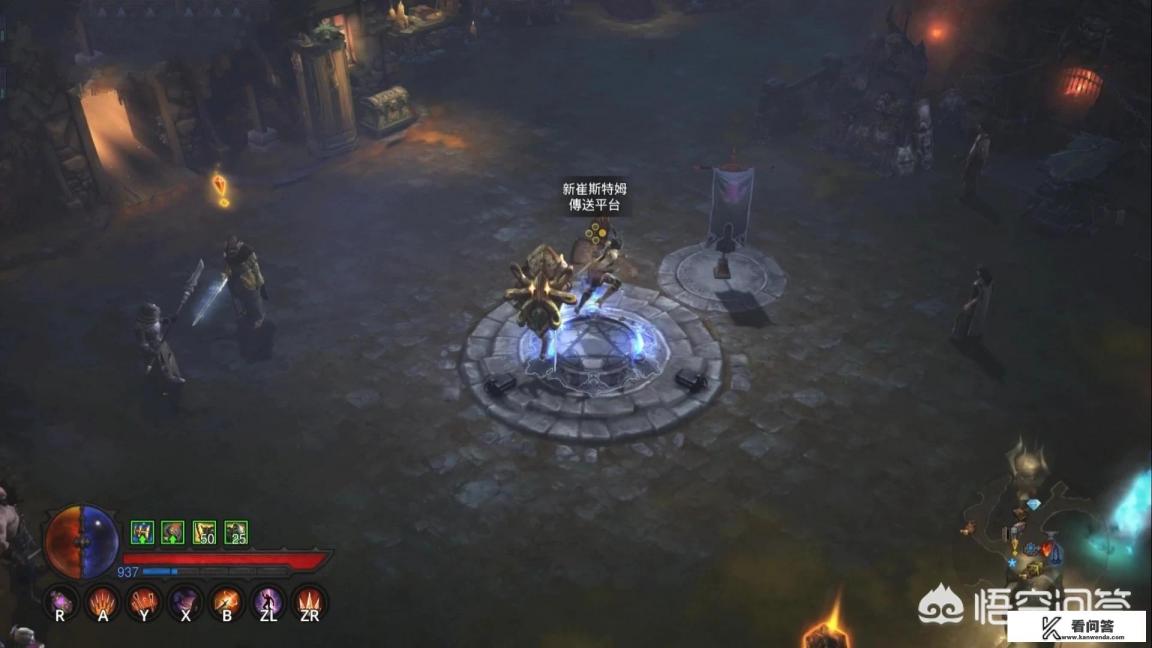The width and height of the screenshot is (1152, 648).
Task: Inspect the first buff icon with green arrow
Action: point(142,533)
